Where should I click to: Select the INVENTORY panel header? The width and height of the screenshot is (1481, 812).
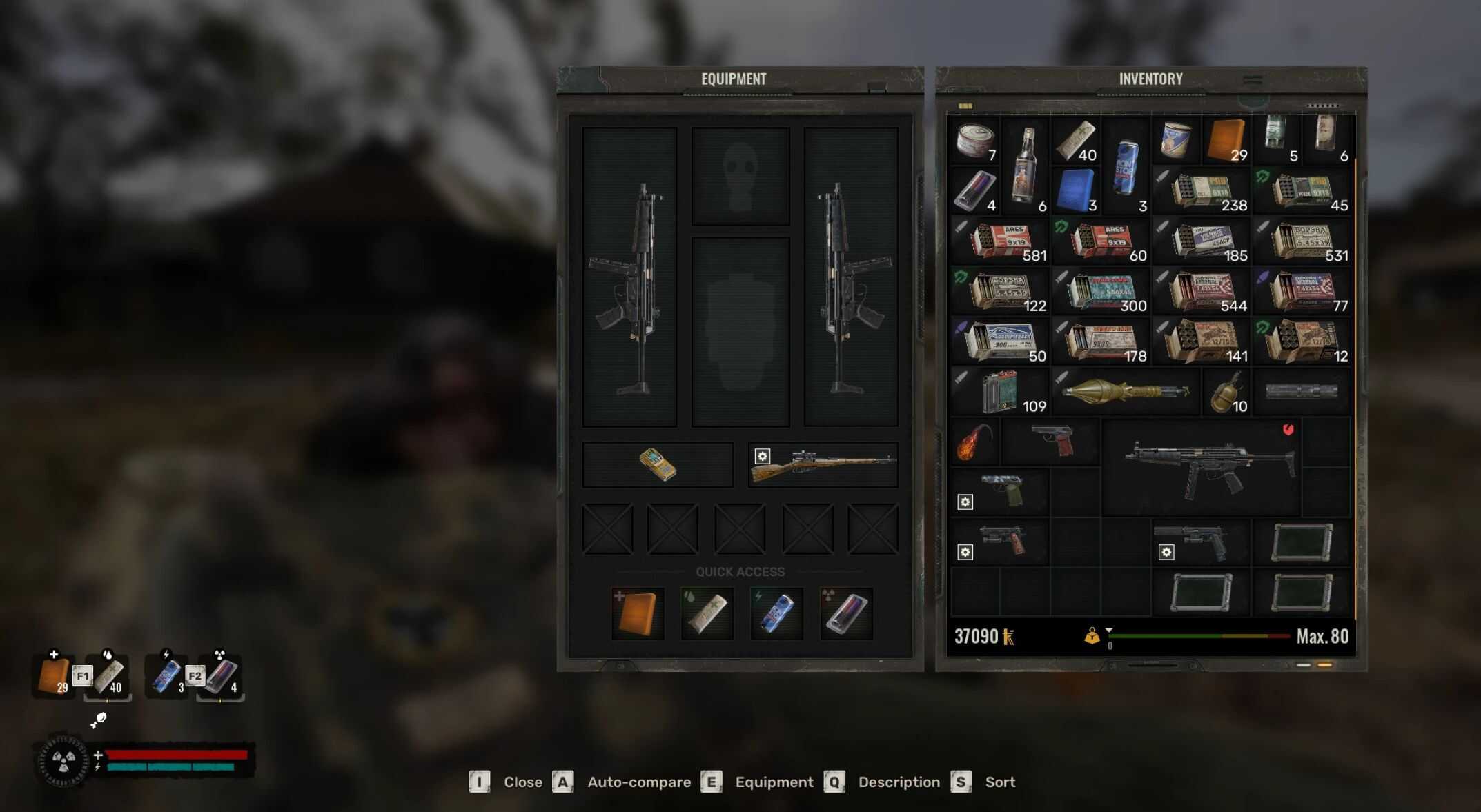[x=1150, y=78]
